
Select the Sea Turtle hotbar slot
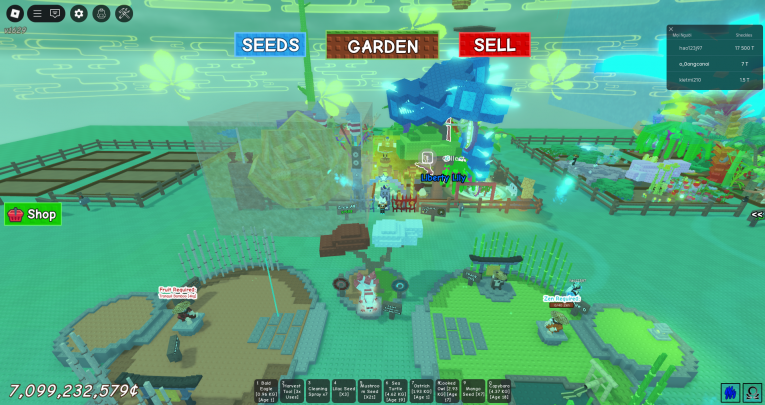(x=395, y=391)
